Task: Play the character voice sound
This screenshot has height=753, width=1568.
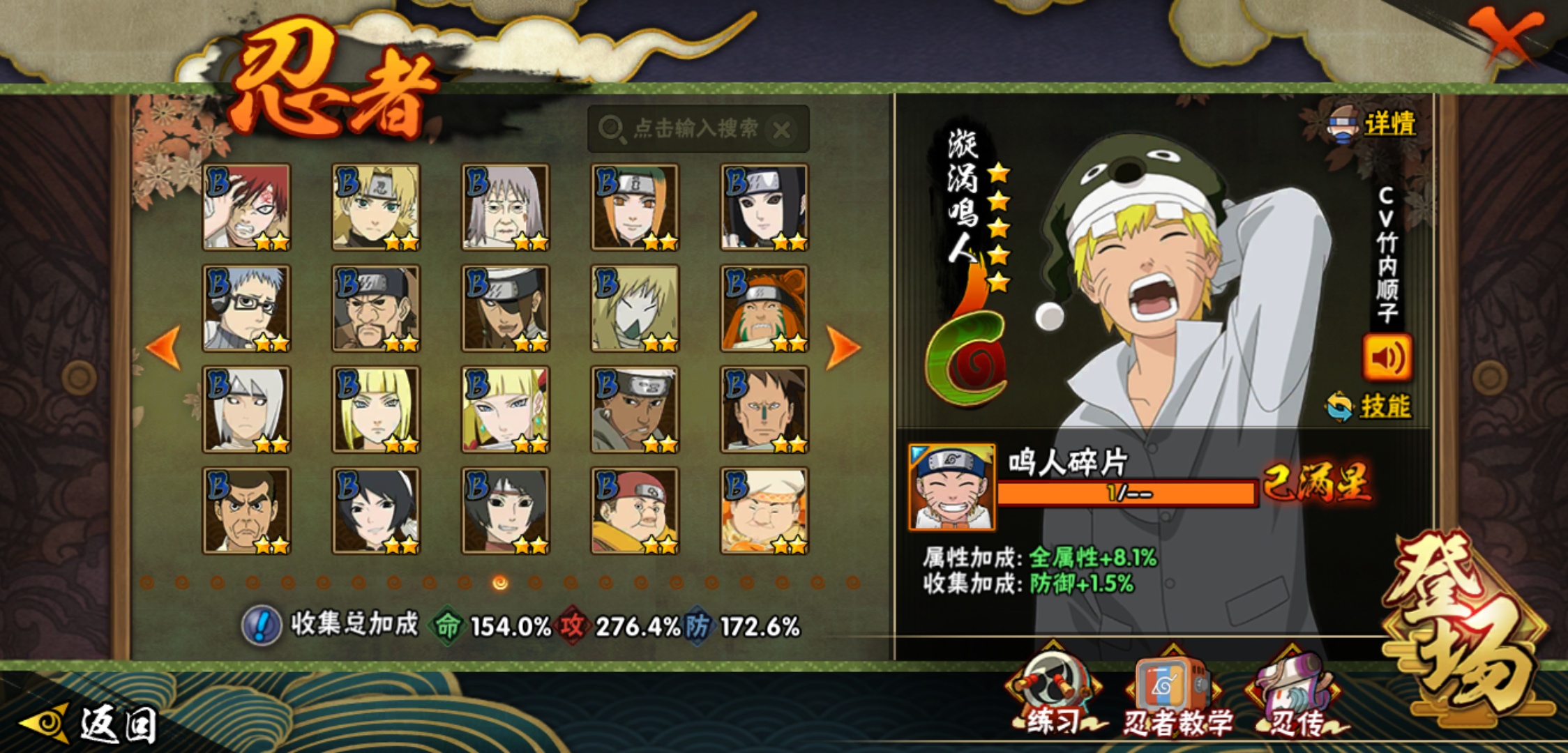Action: (x=1387, y=358)
